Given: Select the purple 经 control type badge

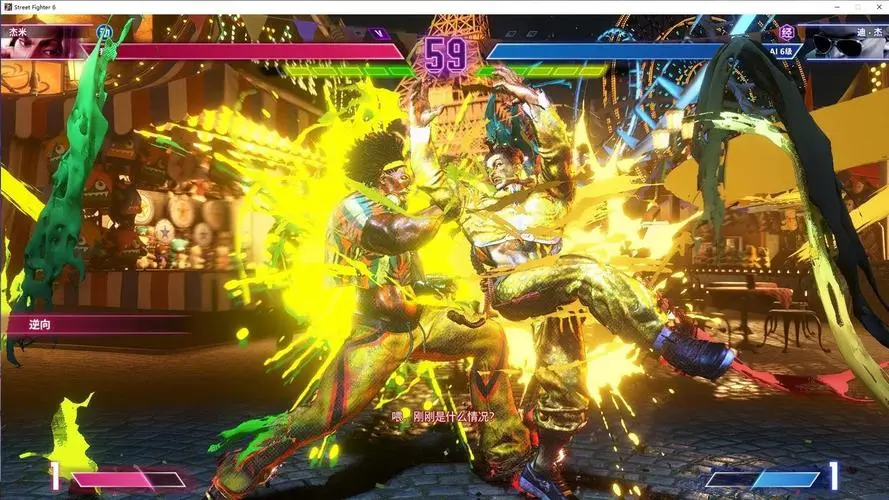Looking at the screenshot, I should point(787,32).
